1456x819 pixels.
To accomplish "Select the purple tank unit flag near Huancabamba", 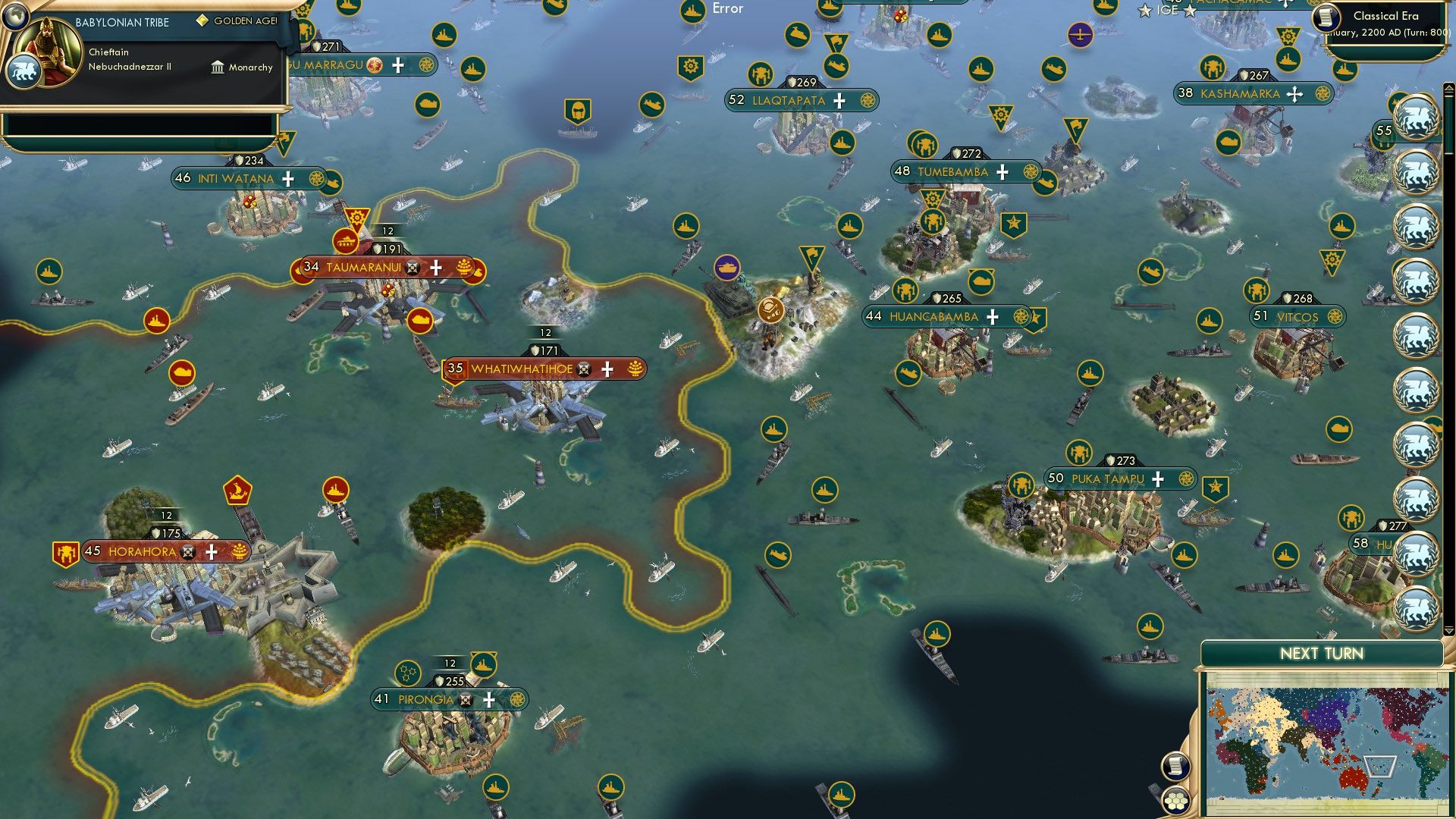I will coord(726,267).
